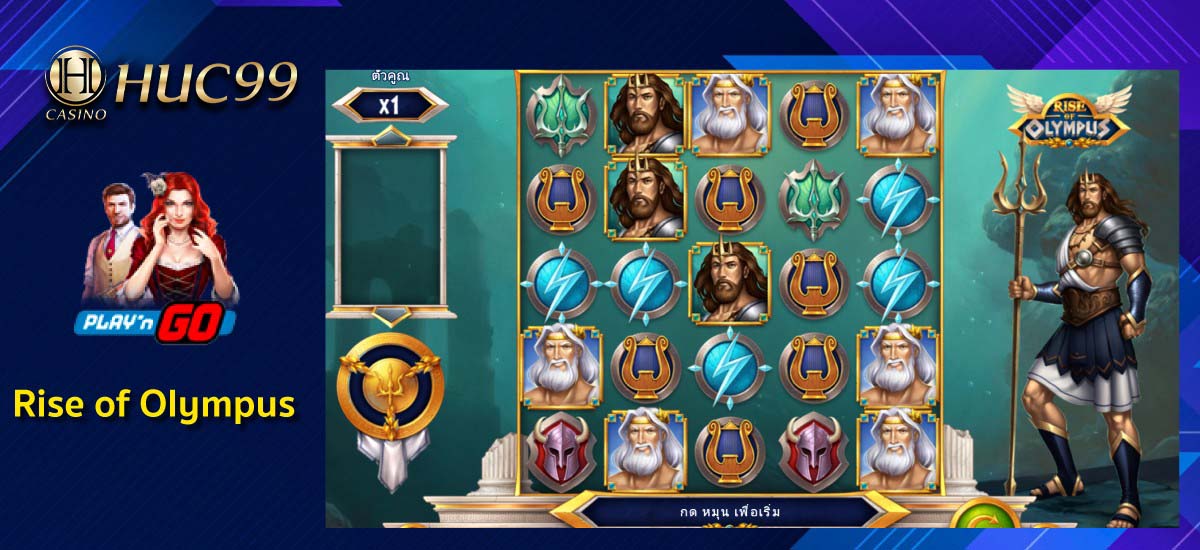Click the Rise of Olympus winged logo
Viewport: 1200px width, 550px height.
[x=1068, y=115]
